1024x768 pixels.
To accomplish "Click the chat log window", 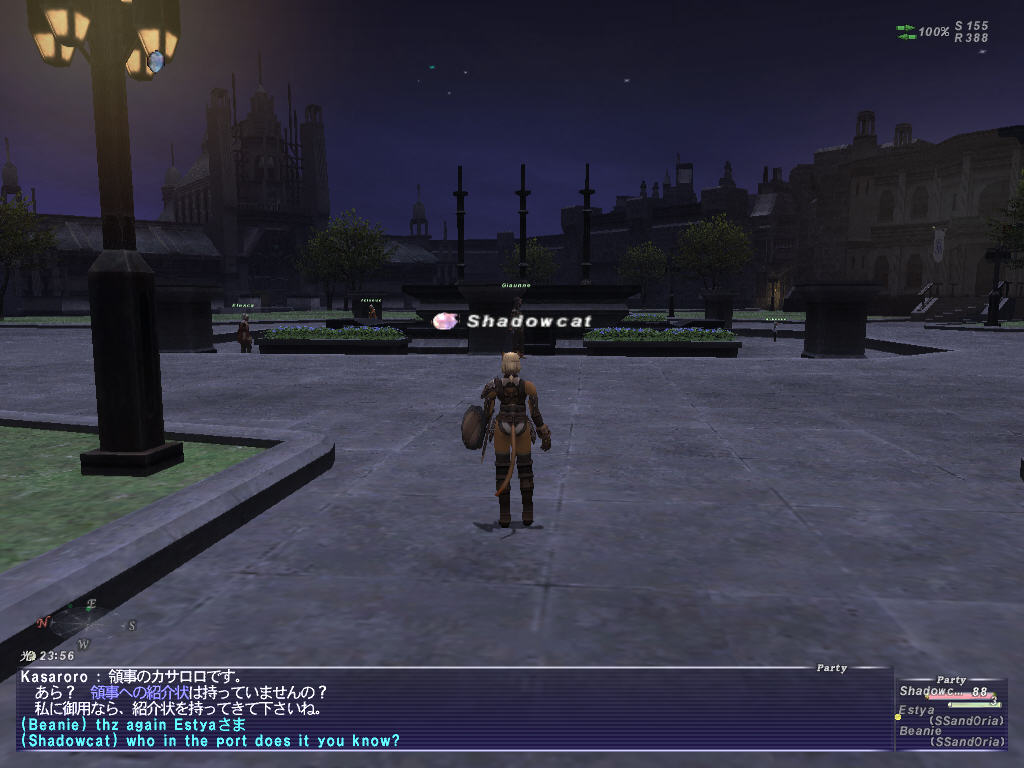I will [450, 708].
